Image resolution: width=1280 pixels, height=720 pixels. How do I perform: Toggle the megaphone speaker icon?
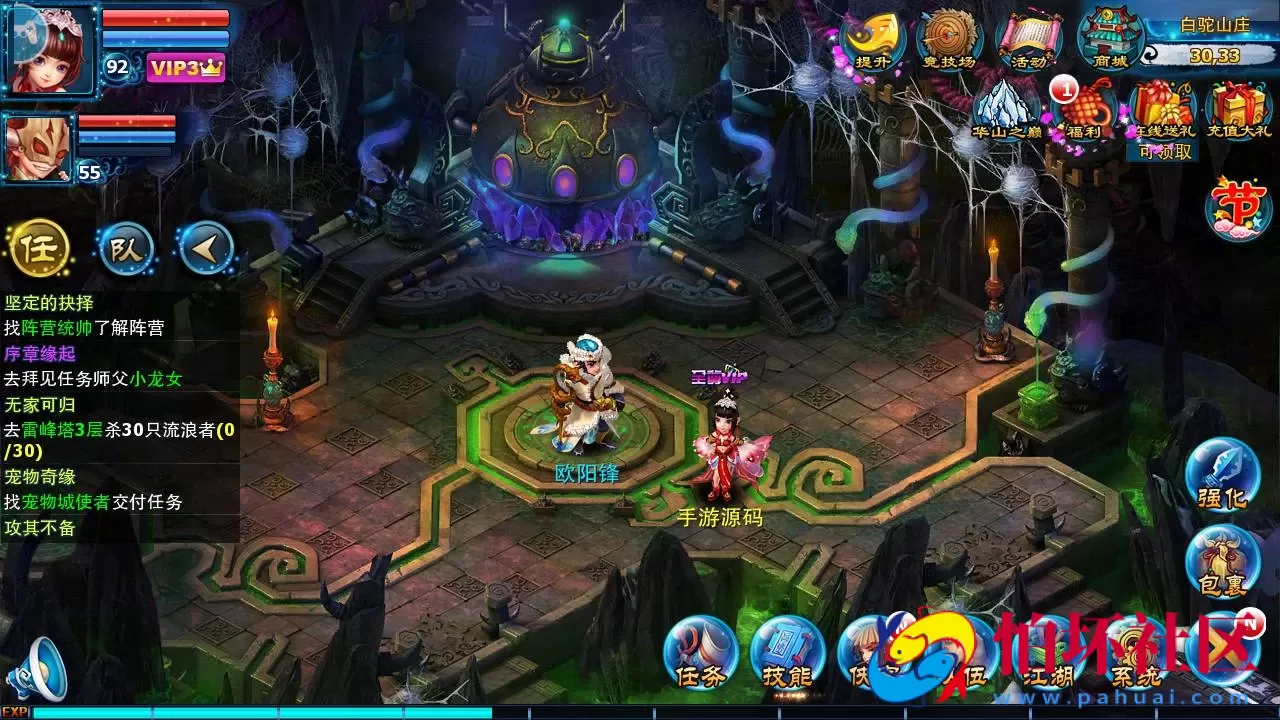(38, 669)
